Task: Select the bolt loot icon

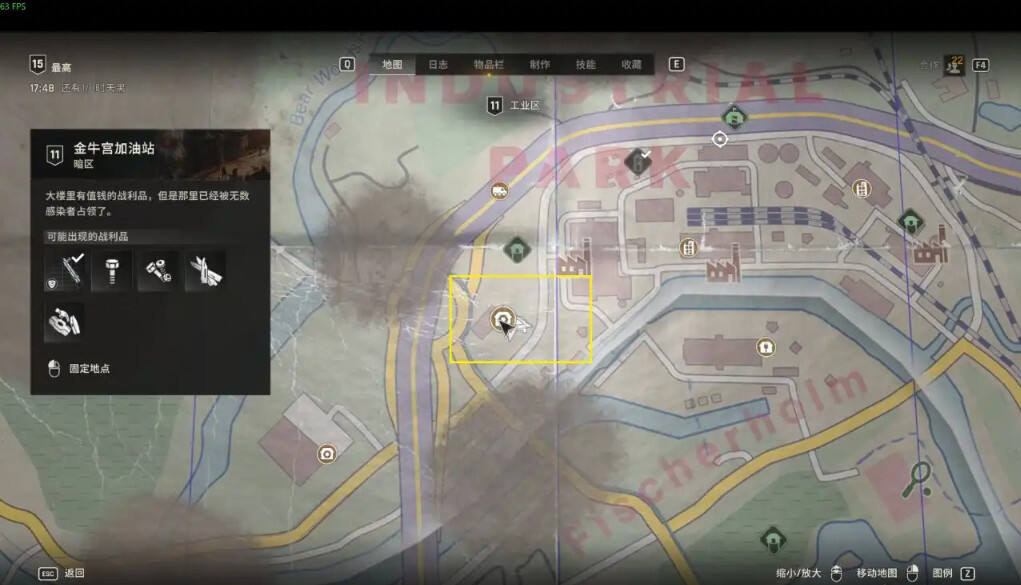Action: click(x=111, y=271)
